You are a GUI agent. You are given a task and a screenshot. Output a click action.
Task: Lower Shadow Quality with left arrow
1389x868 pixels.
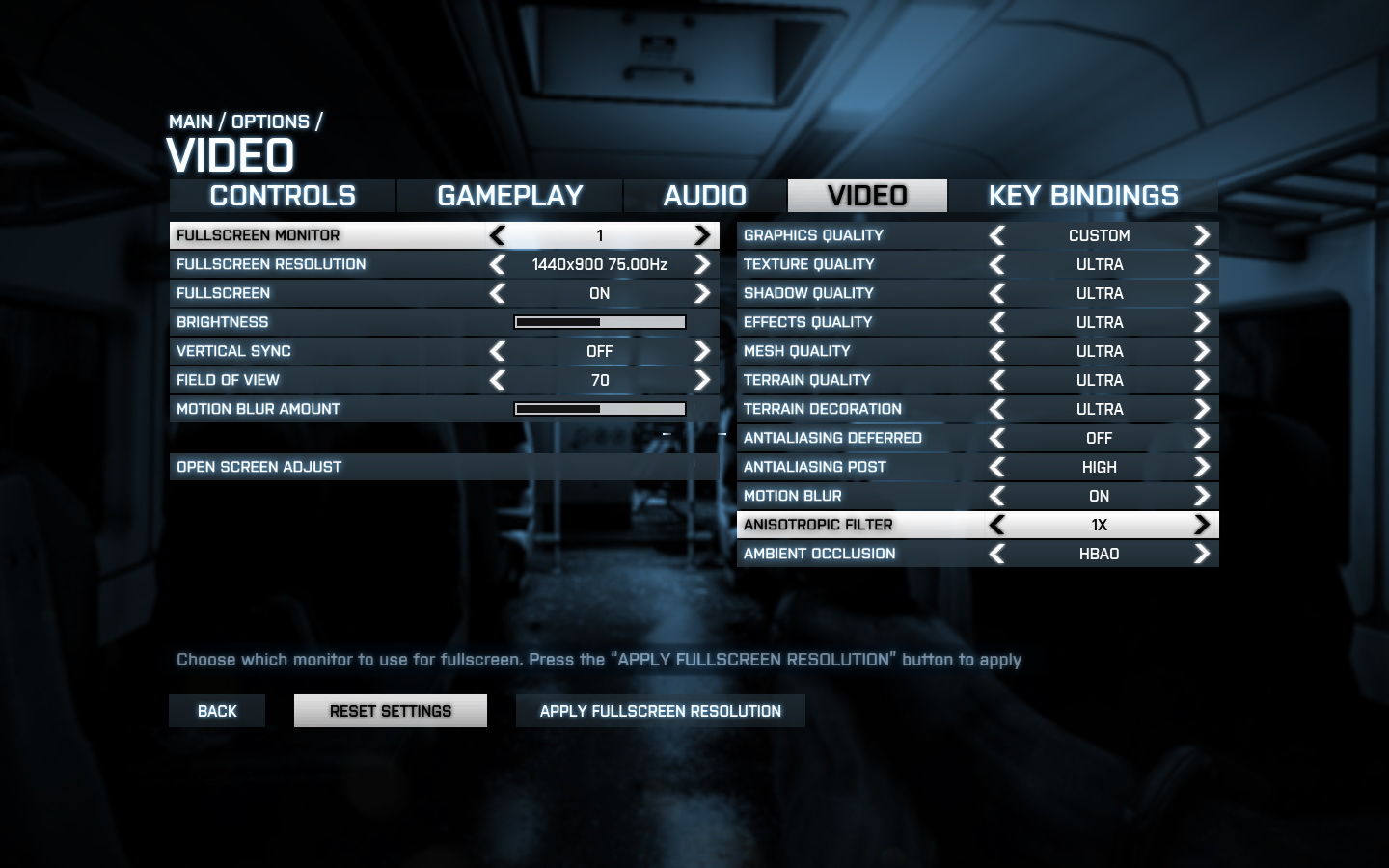(997, 293)
